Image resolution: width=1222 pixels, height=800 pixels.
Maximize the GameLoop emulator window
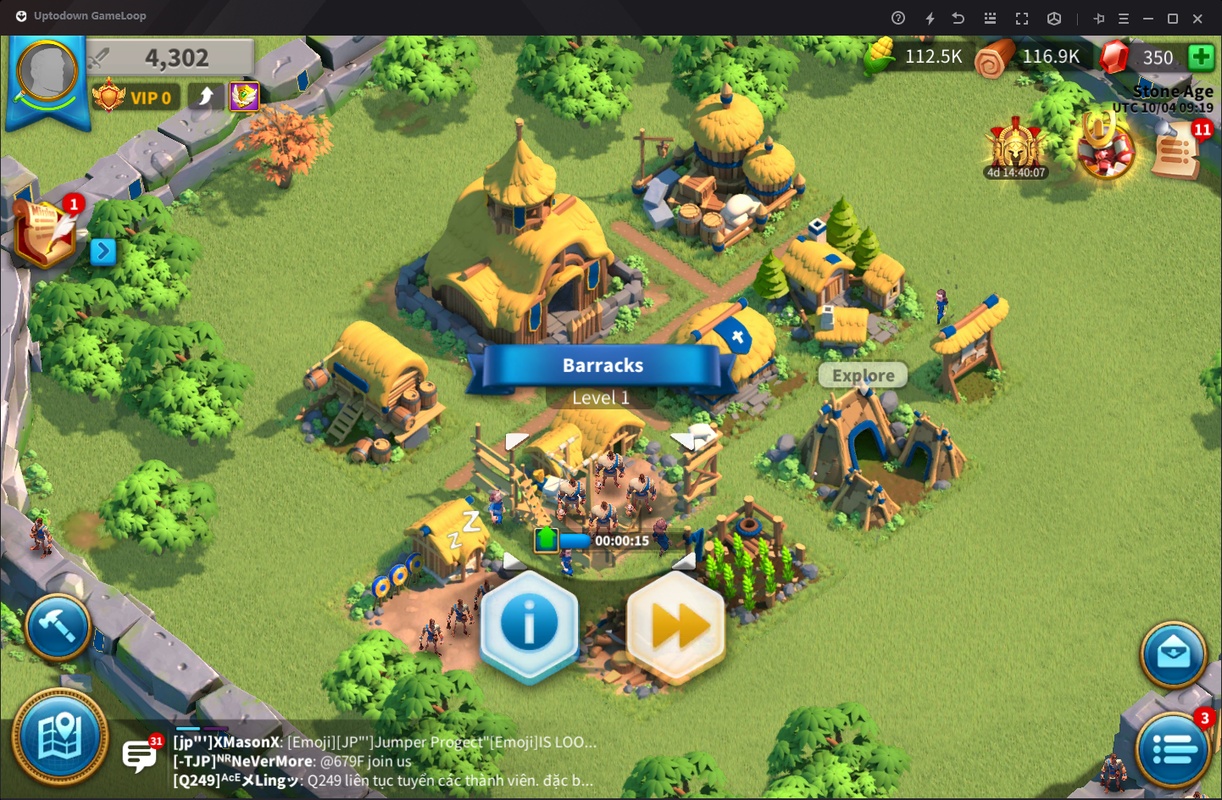(x=1173, y=18)
